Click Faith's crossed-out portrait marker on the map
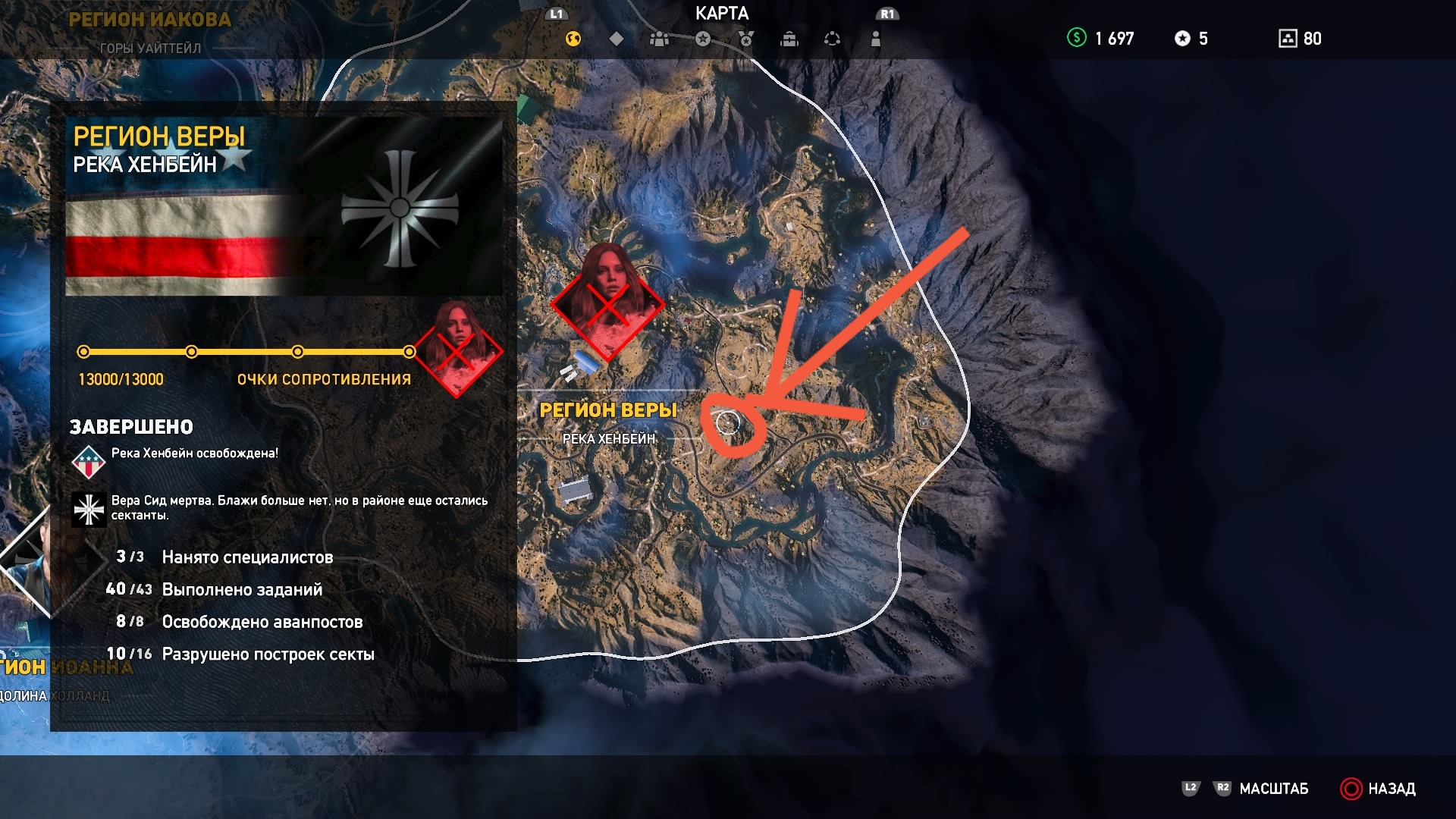 point(607,301)
